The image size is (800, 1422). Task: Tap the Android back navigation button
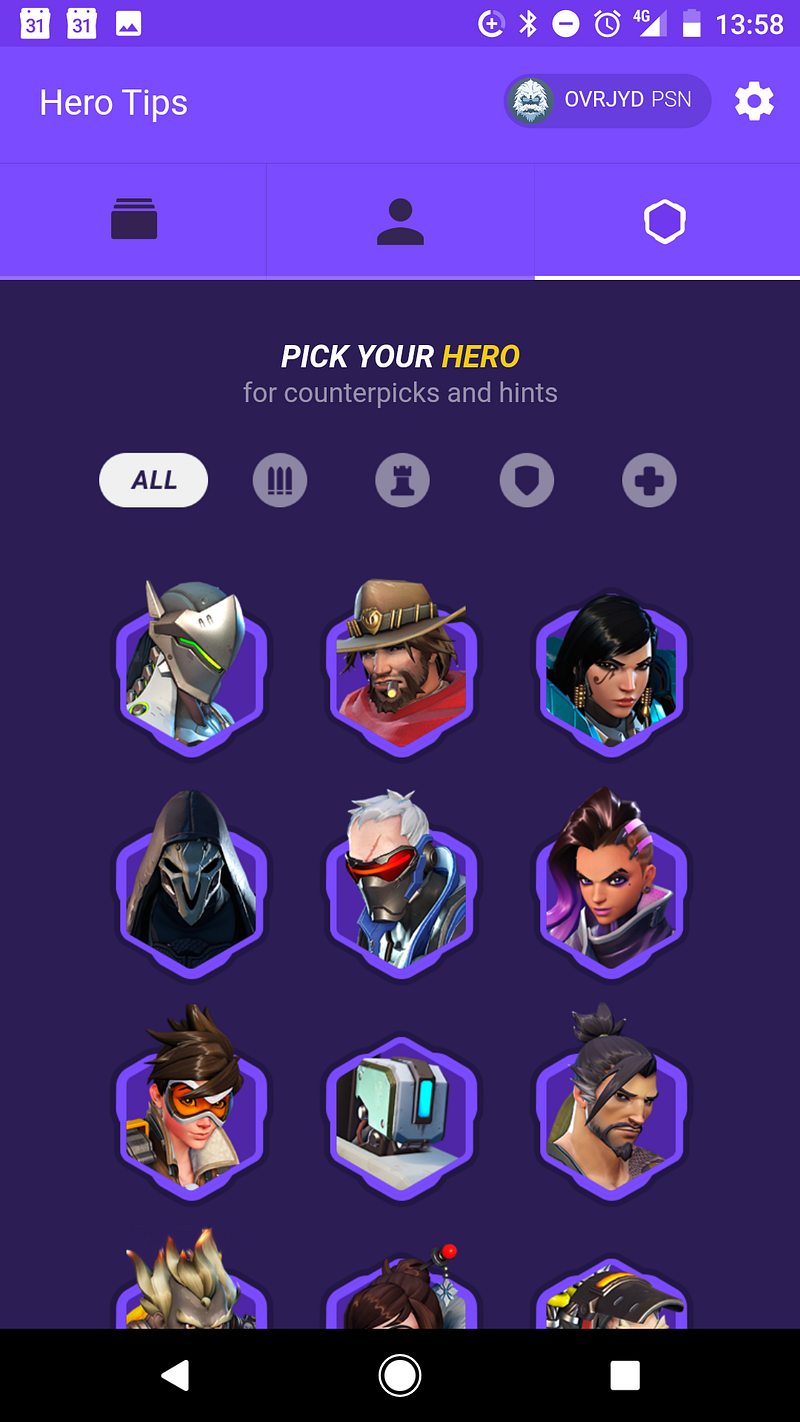tap(176, 1376)
